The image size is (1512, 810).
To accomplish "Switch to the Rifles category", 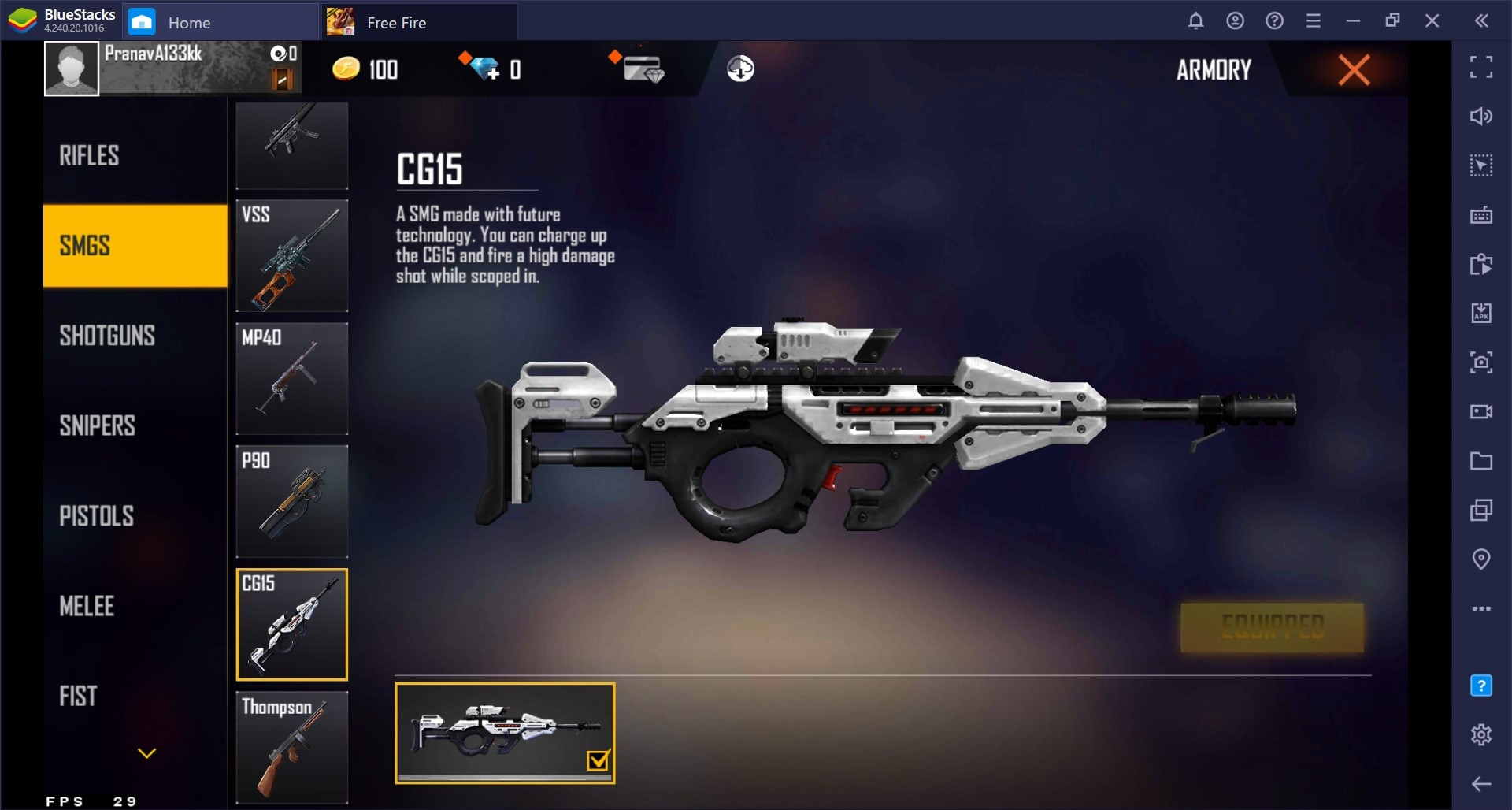I will point(90,156).
